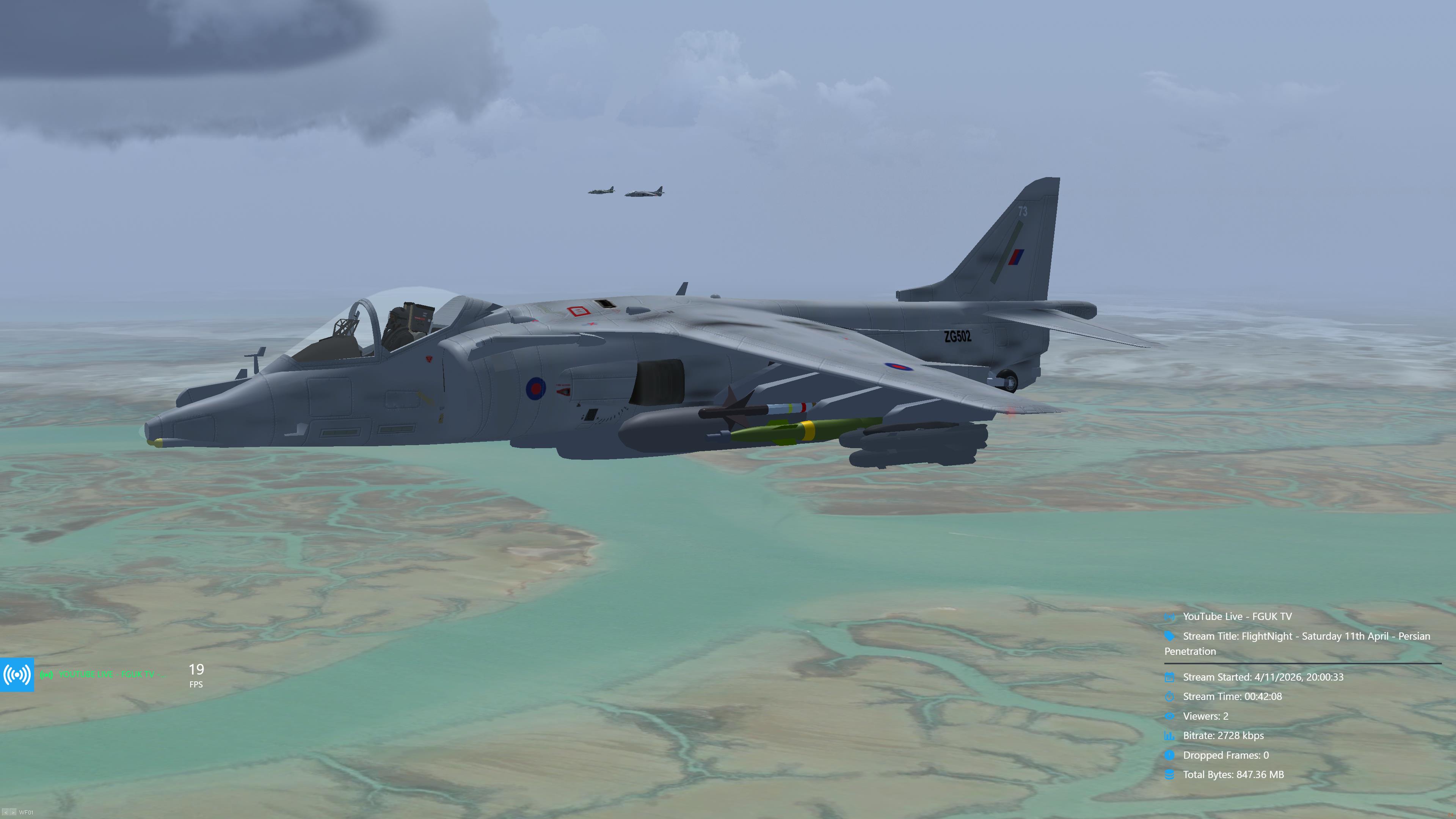Click the previous arrow beside WF01
Image resolution: width=1456 pixels, height=819 pixels.
point(6,812)
